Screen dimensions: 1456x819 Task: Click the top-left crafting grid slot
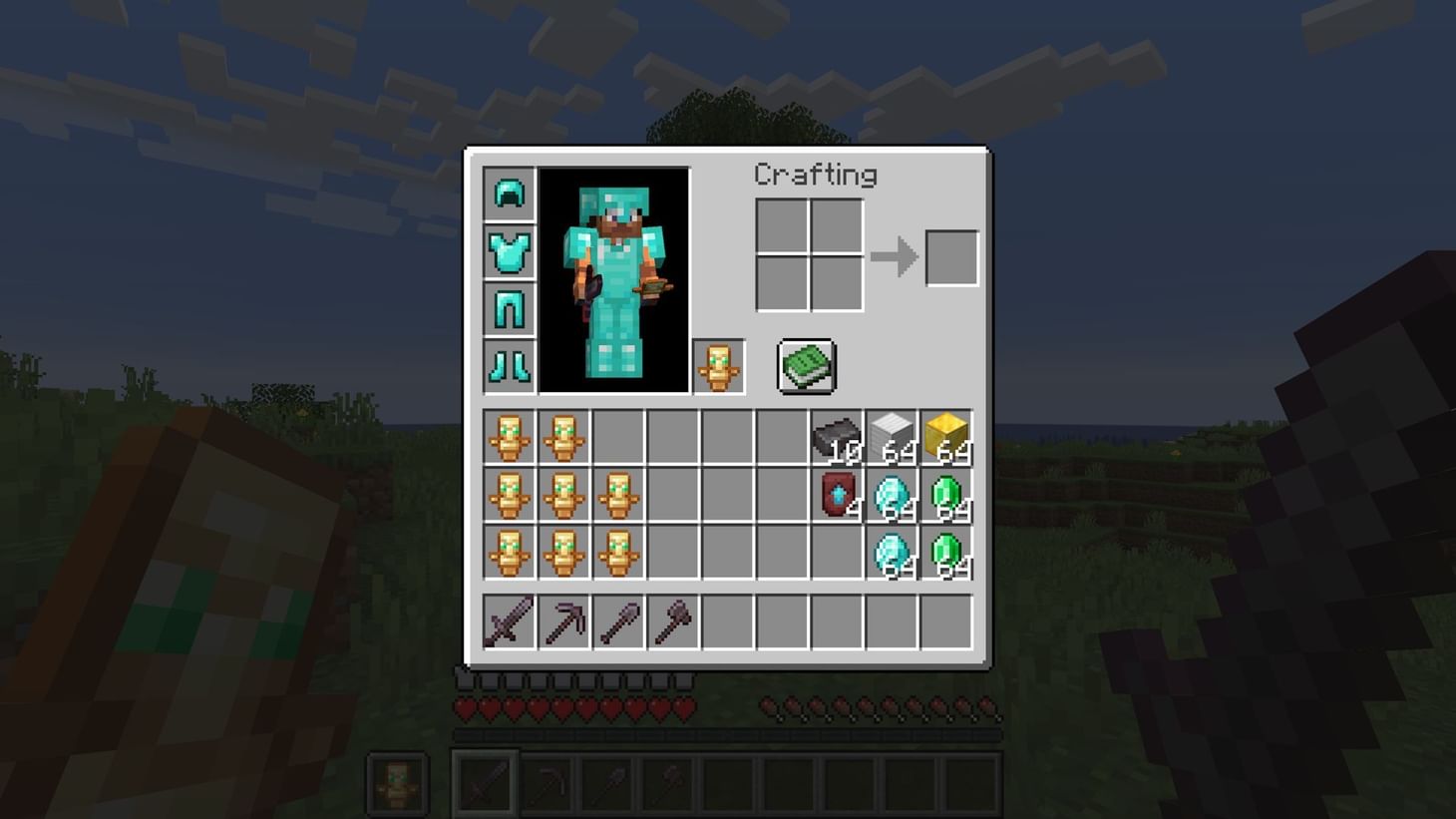click(784, 222)
